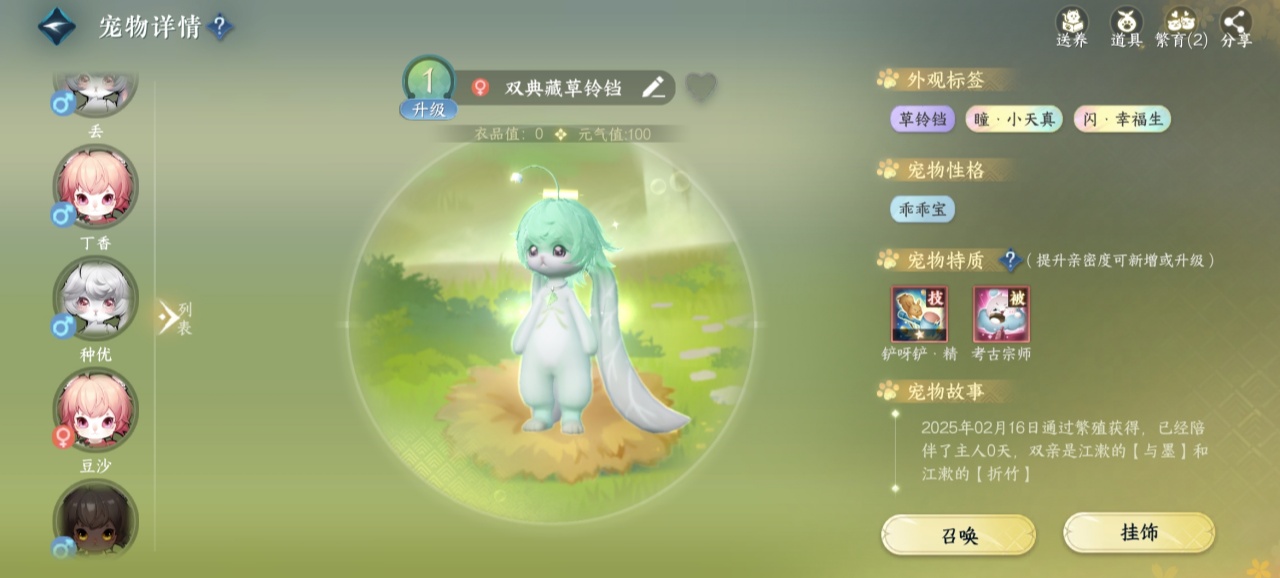Viewport: 1280px width, 578px height.
Task: Open the 挂饰 accessories button
Action: coord(1138,533)
